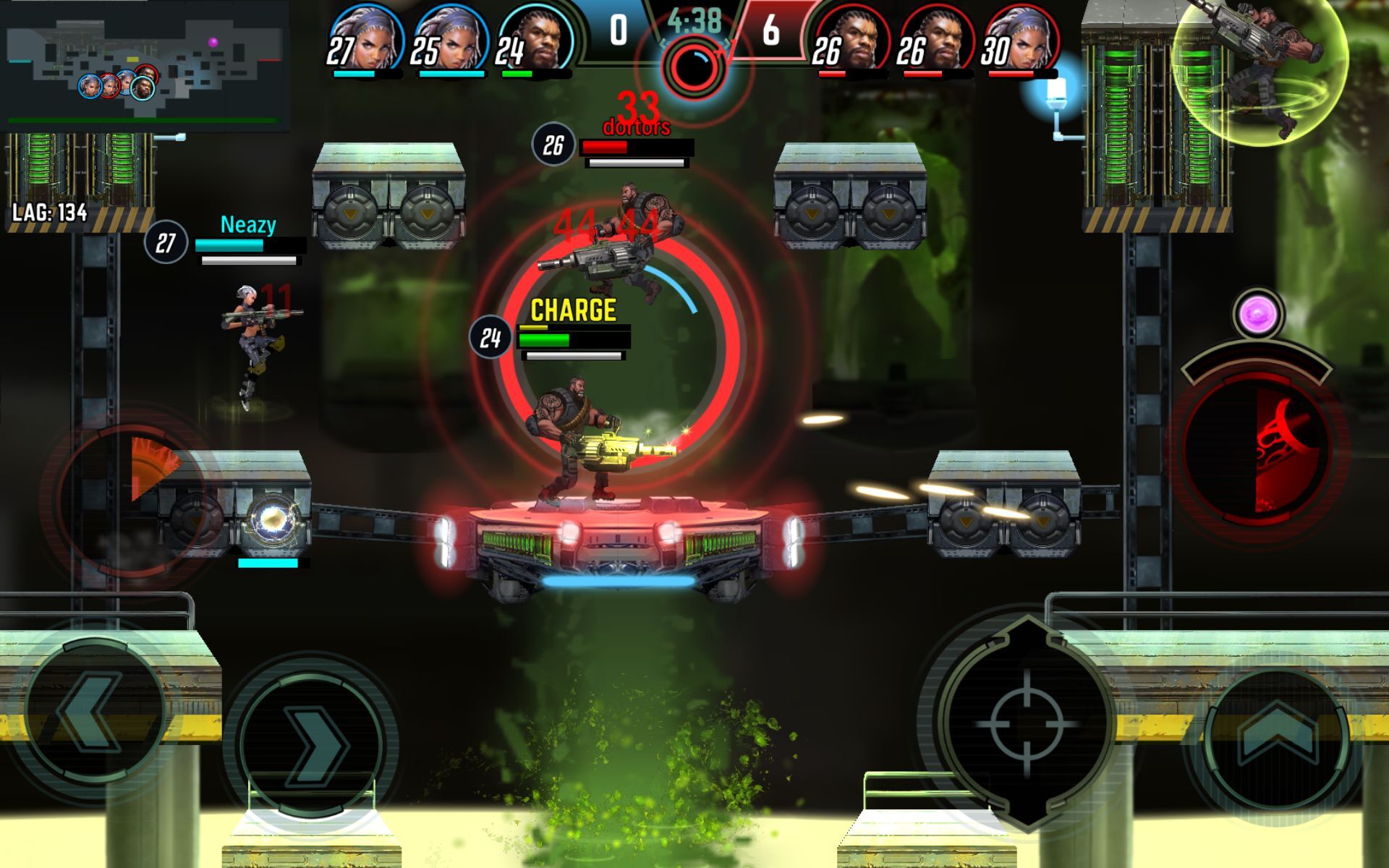Image resolution: width=1389 pixels, height=868 pixels.
Task: Select the red team level 30 portrait
Action: [1021, 40]
